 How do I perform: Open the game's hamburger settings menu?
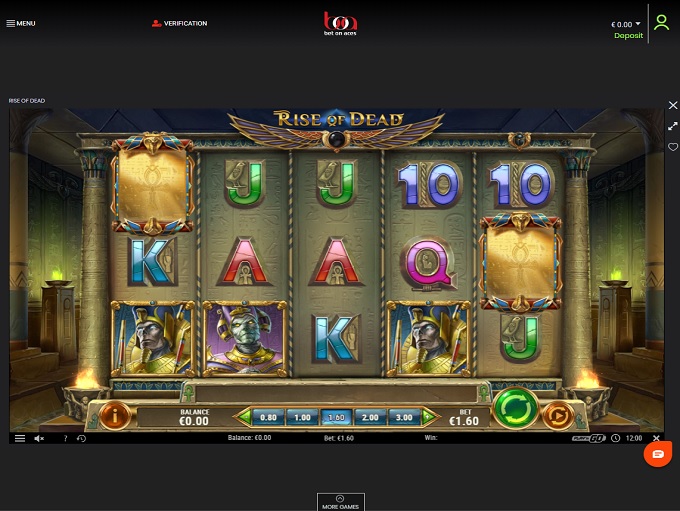20,438
